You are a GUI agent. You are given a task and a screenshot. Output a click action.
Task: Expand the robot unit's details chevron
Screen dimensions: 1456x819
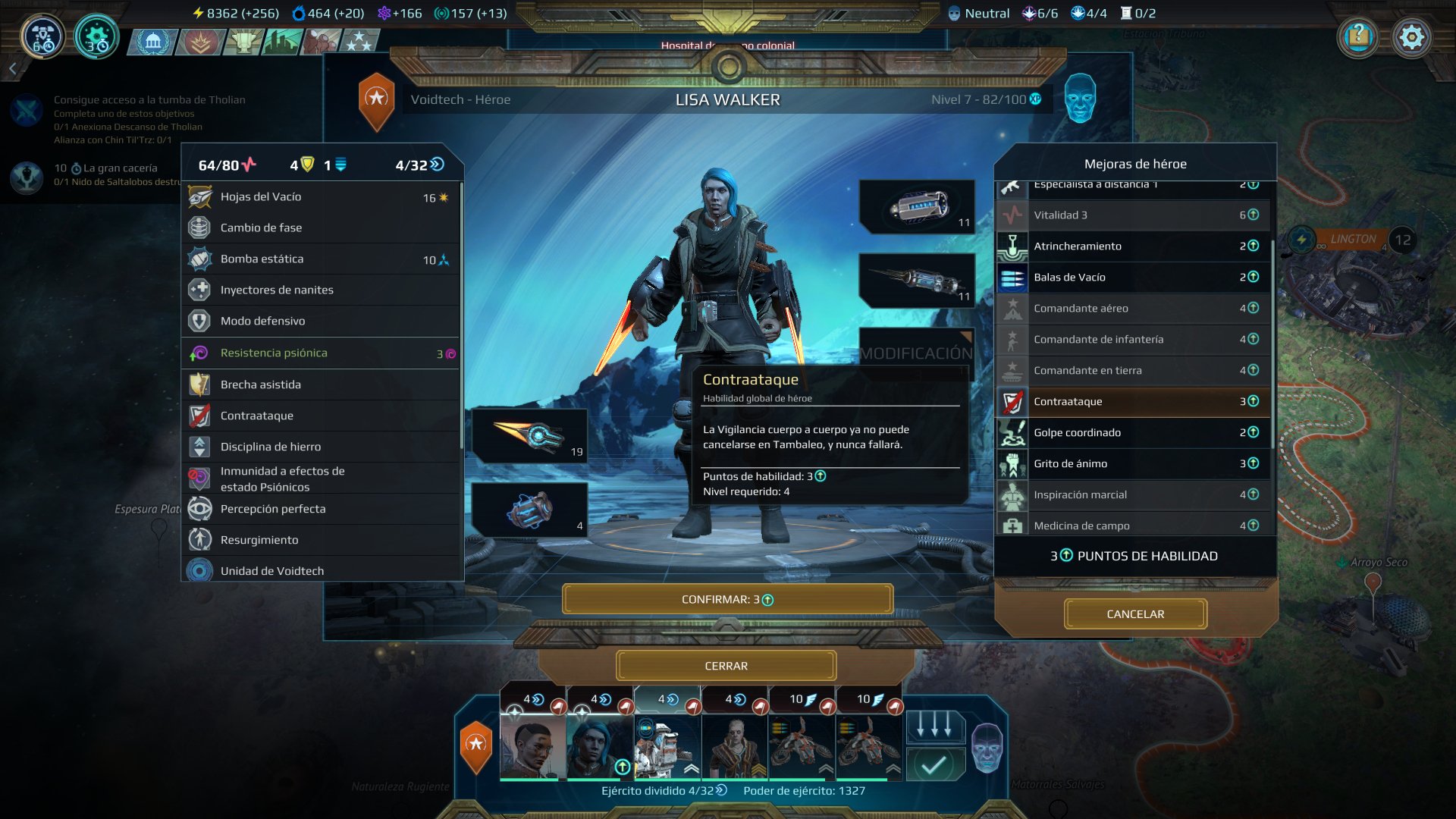coord(691,768)
